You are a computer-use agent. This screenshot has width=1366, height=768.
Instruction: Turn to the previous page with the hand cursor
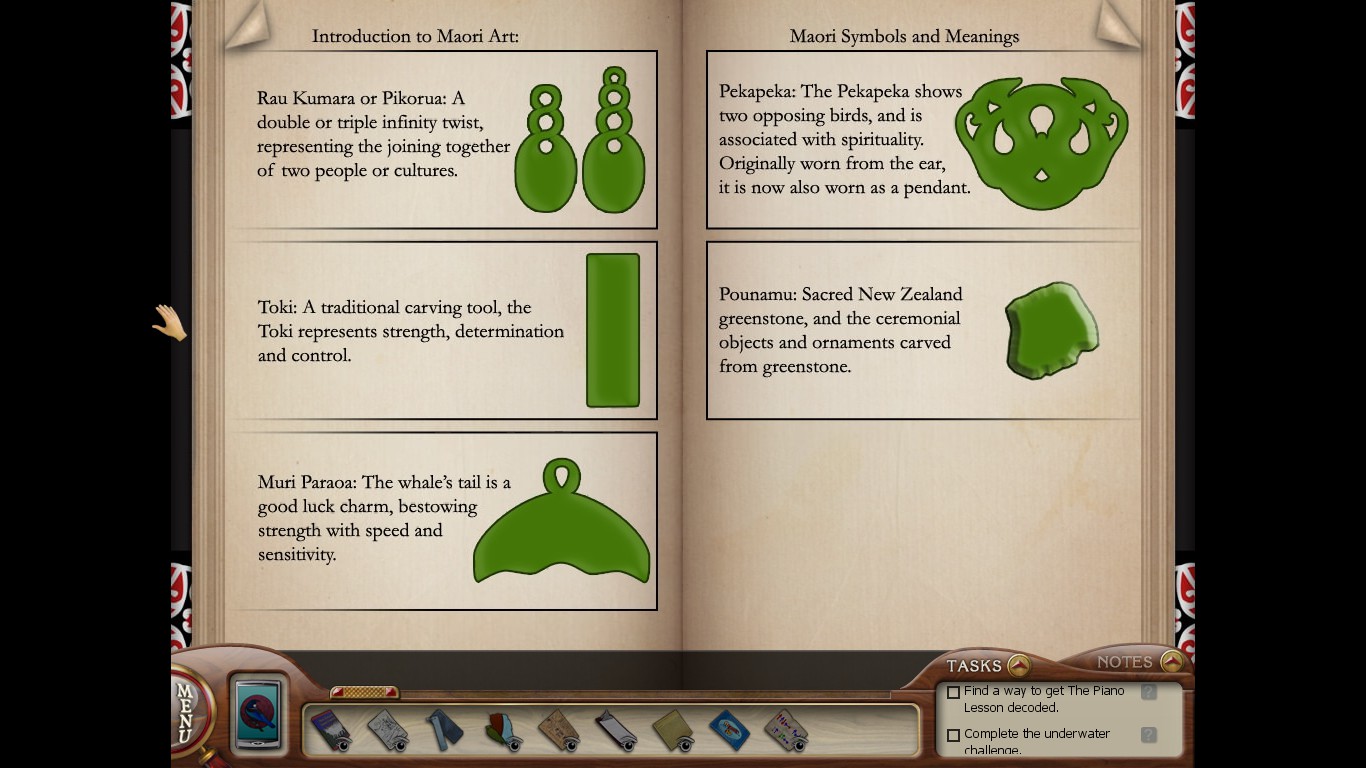point(169,322)
